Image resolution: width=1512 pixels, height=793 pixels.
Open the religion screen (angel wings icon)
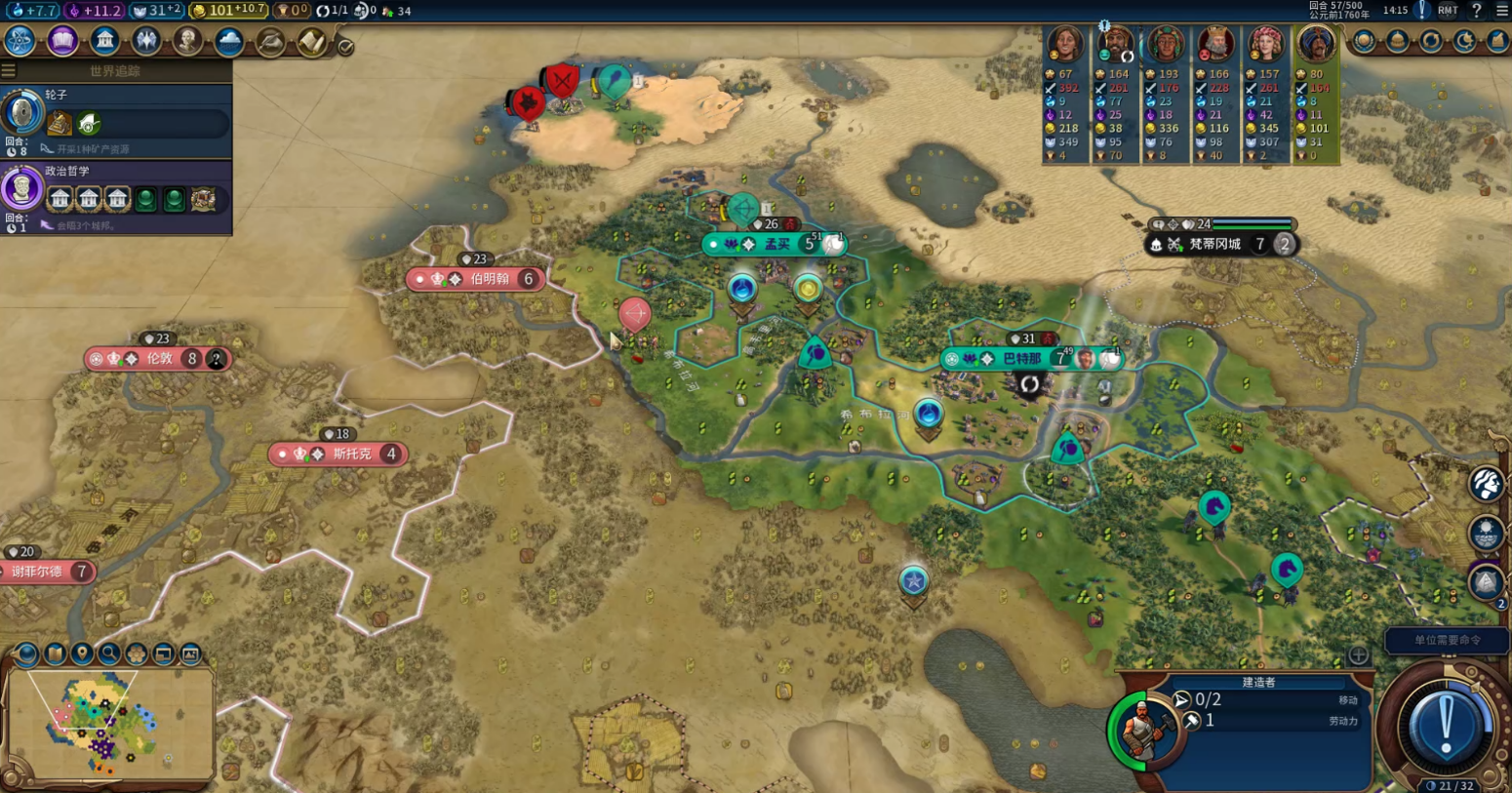146,41
